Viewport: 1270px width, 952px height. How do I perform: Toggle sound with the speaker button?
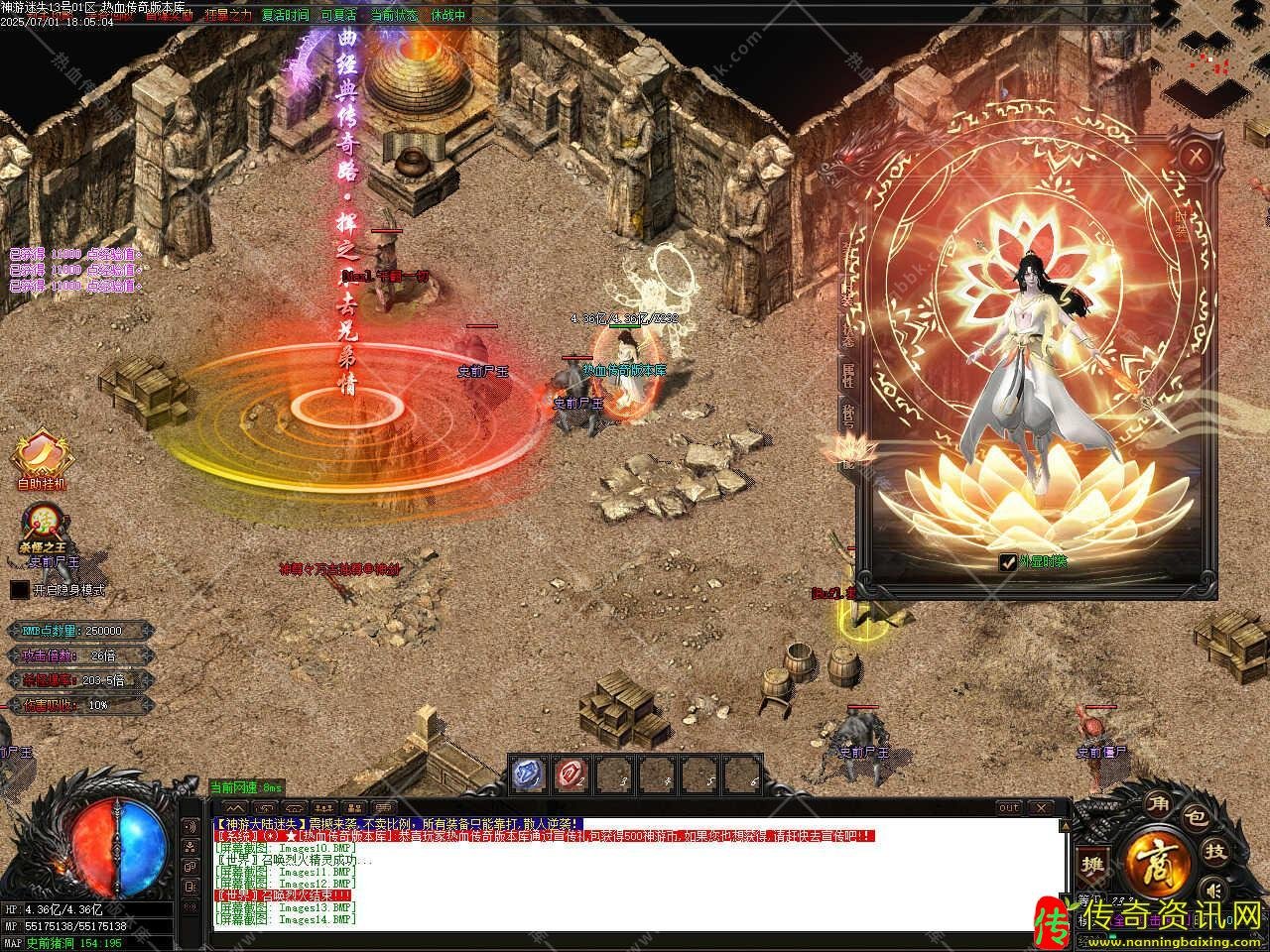[190, 827]
